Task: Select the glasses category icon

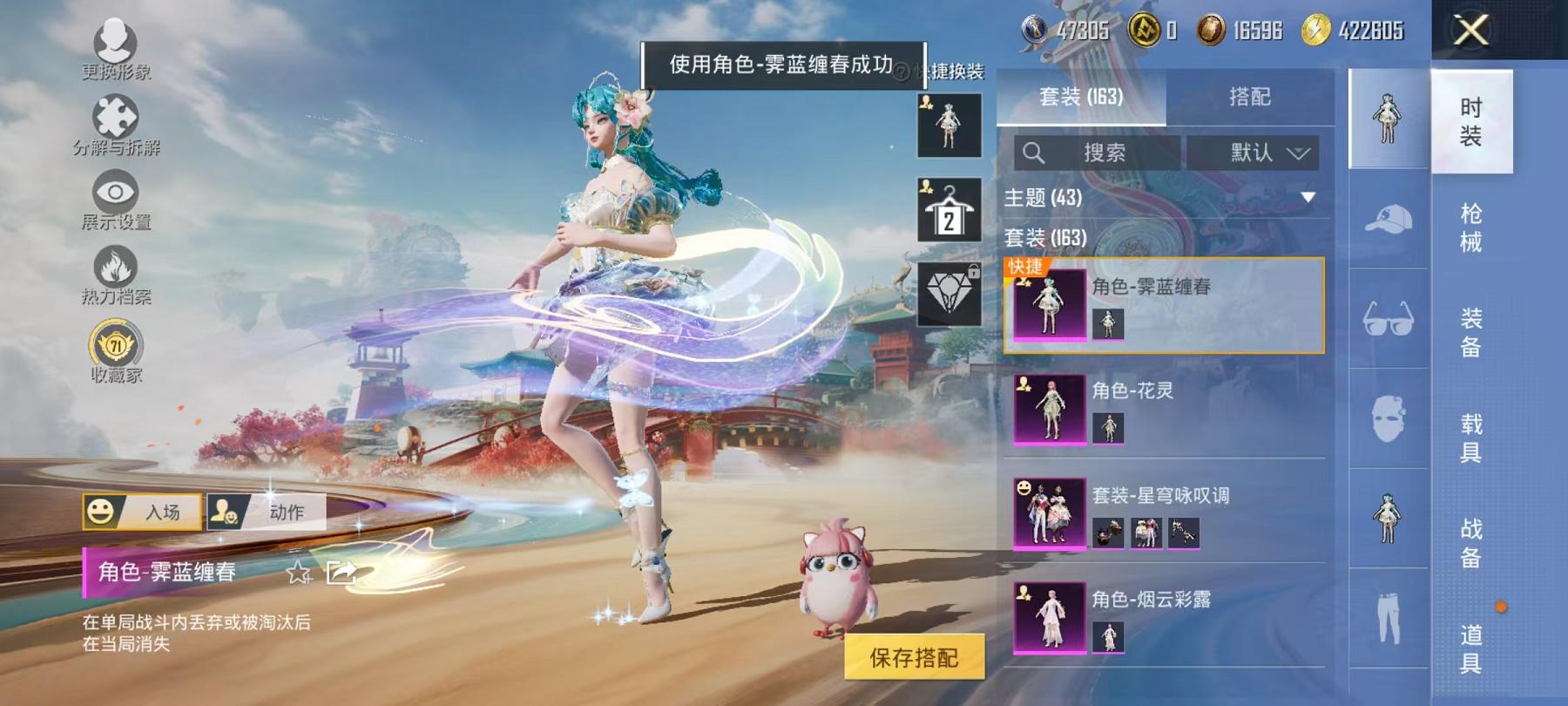Action: (1389, 319)
